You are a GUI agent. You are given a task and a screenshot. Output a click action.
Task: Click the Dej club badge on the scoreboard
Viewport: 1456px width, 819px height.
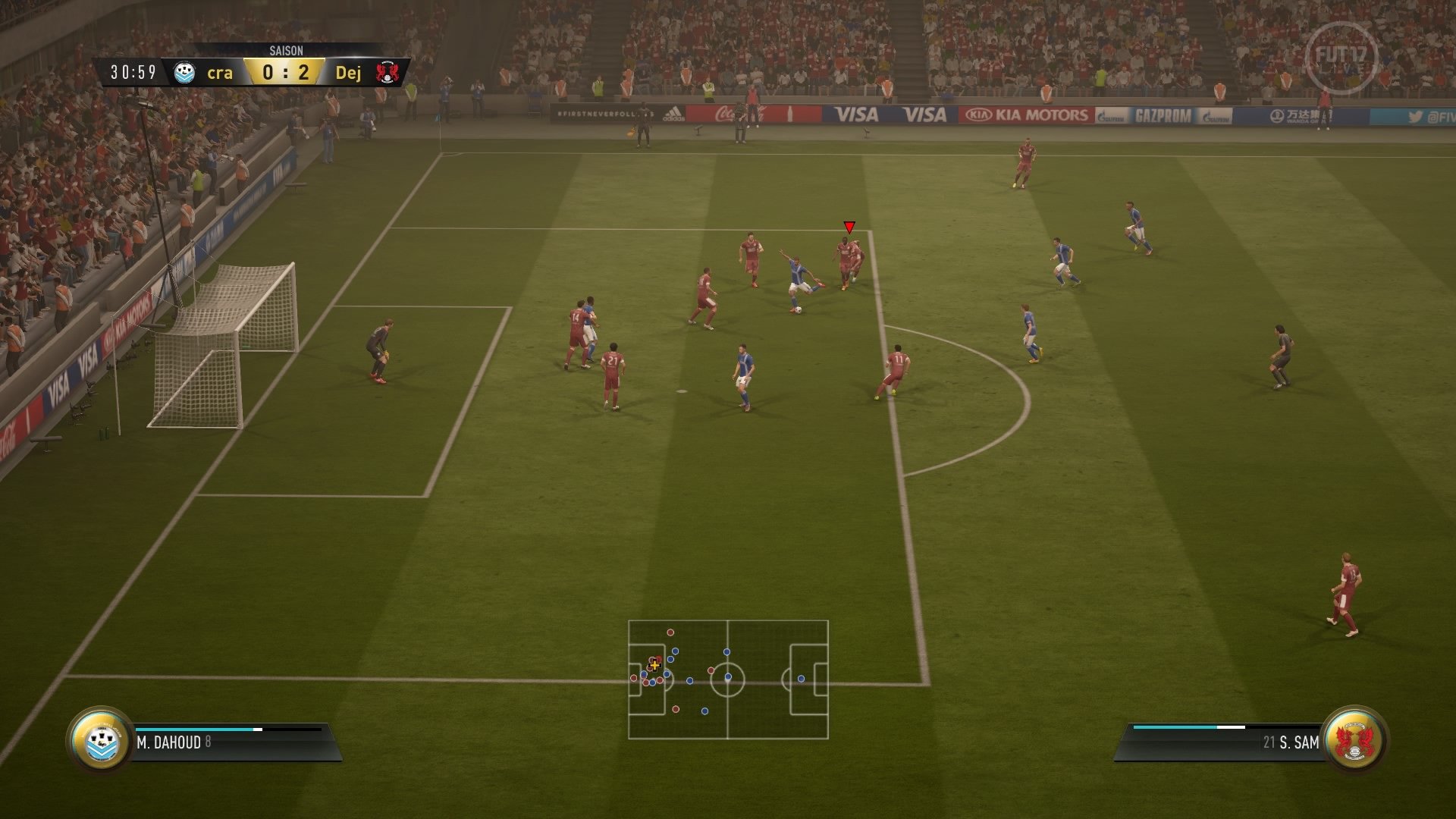coord(387,74)
